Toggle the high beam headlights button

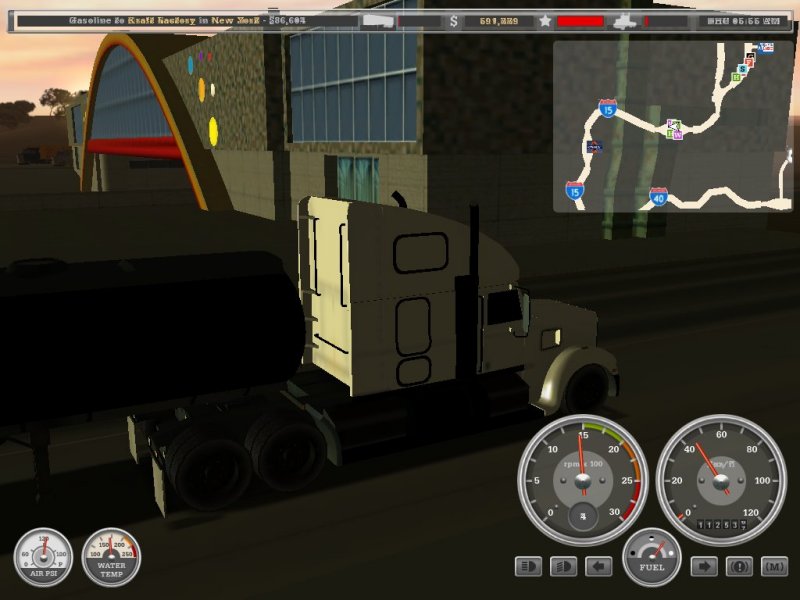(528, 567)
